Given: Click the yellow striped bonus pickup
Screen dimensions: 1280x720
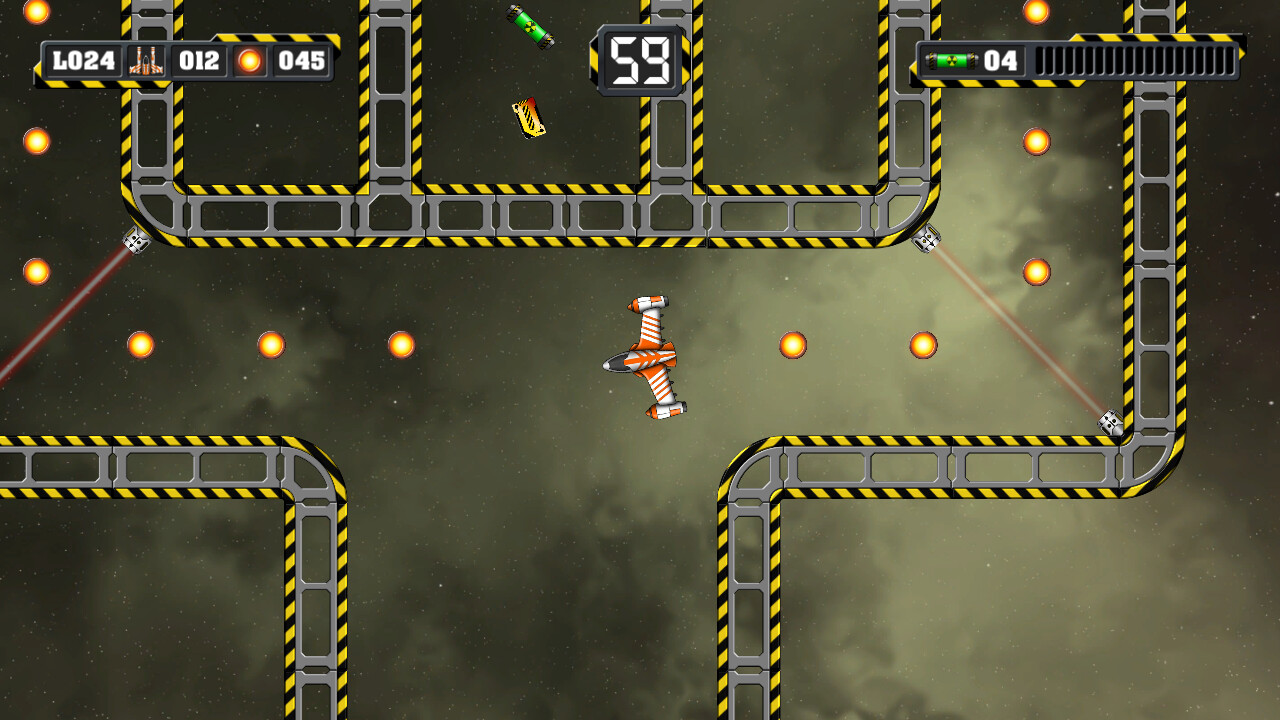Looking at the screenshot, I should pos(527,117).
